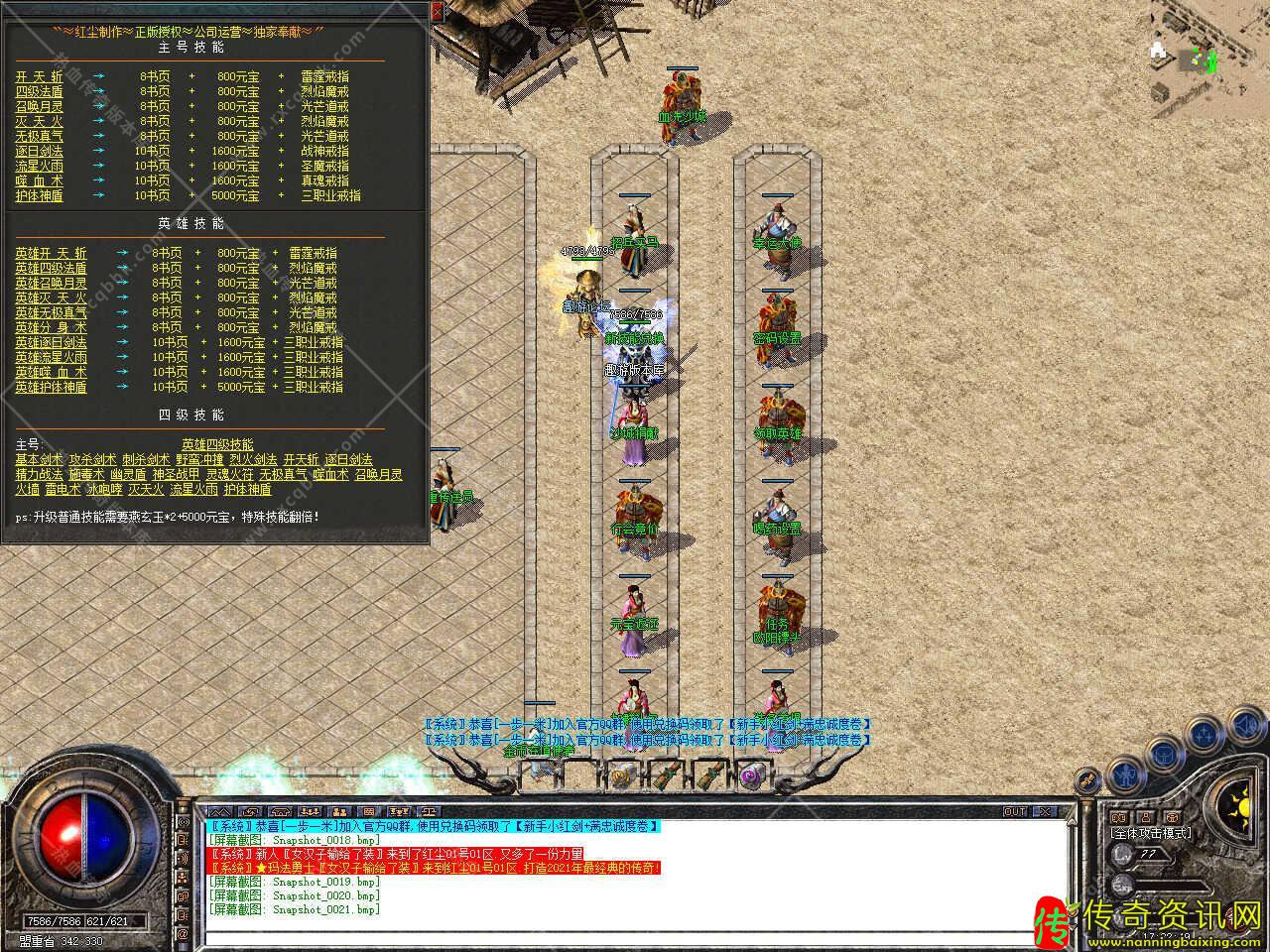Image resolution: width=1270 pixels, height=952 pixels.
Task: Choose the 英雄开天斩 hero skill link
Action: [x=51, y=253]
